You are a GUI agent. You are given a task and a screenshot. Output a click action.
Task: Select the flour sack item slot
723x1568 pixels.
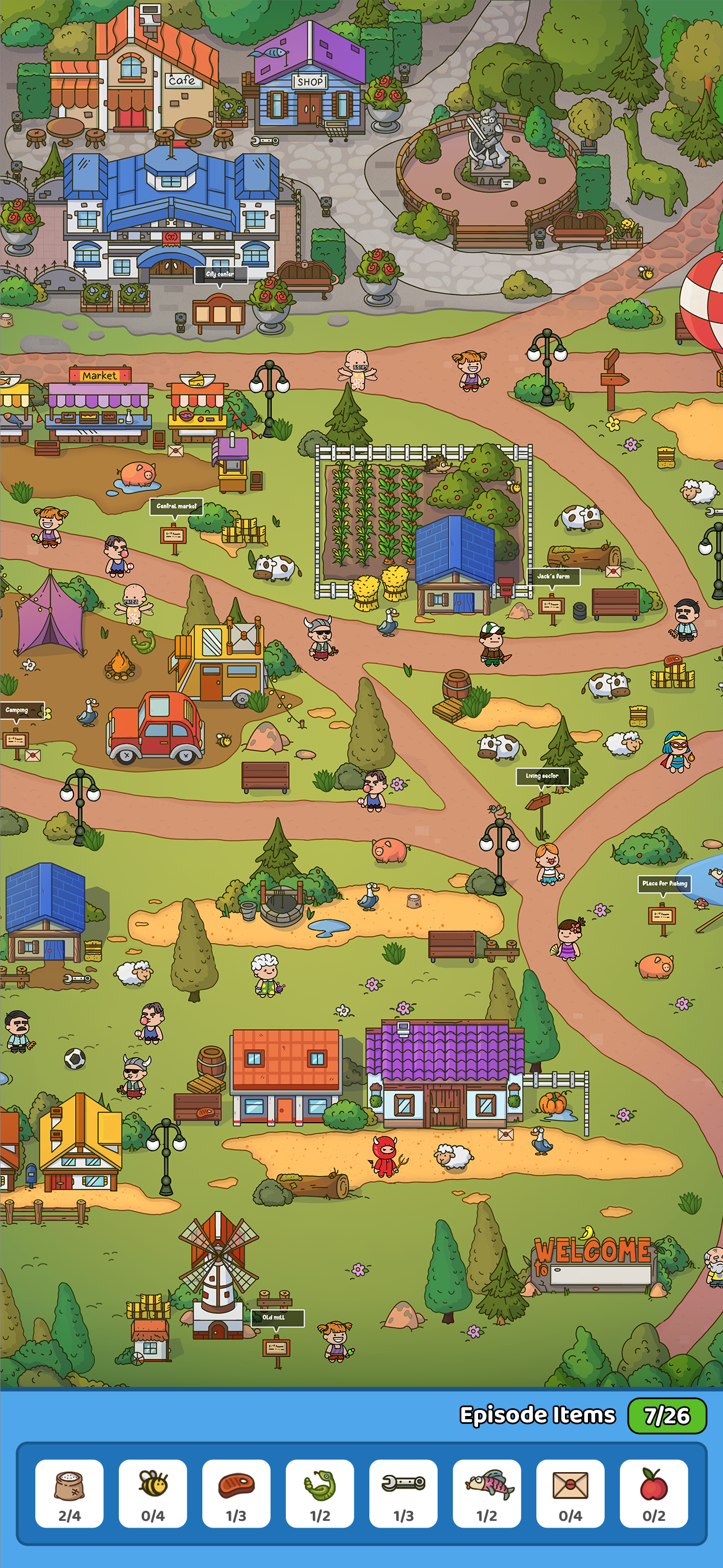[69, 1492]
